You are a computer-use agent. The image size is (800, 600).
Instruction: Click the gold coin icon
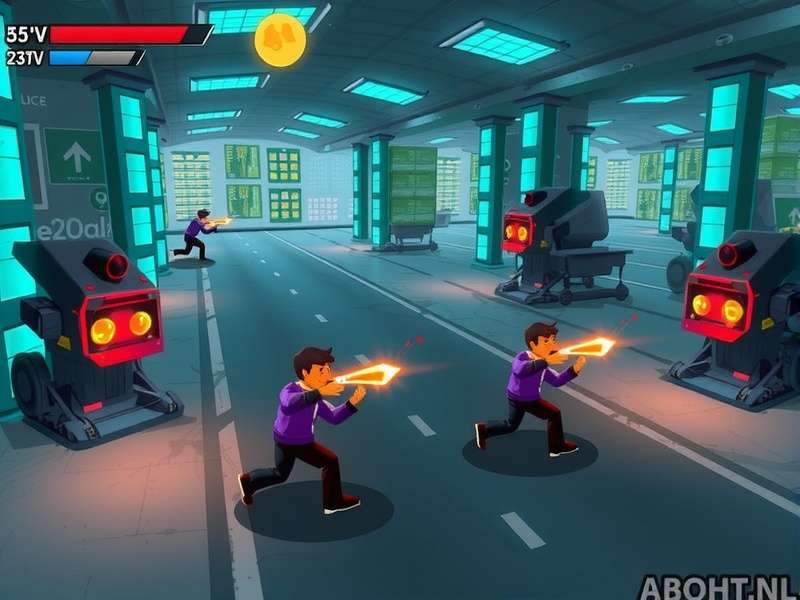[x=280, y=40]
